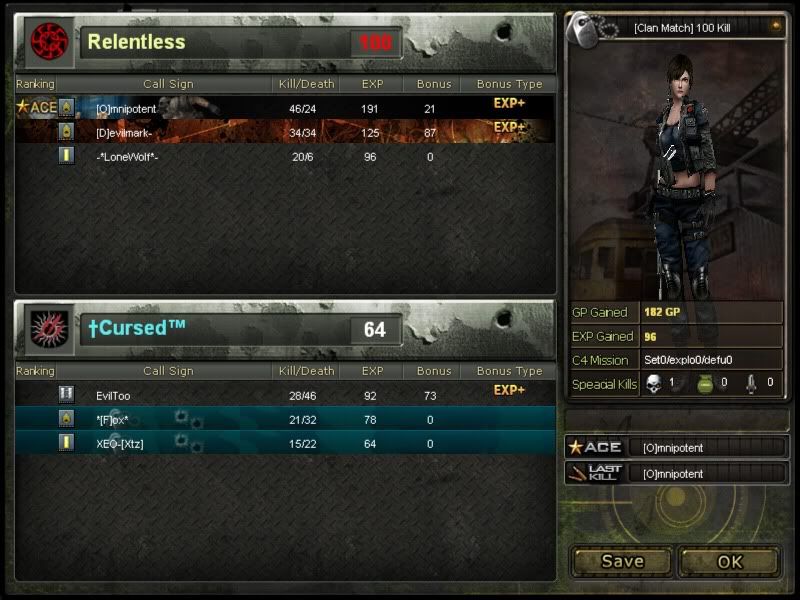Select [D]evilmark- player row
Screen dimensions: 800x600
click(285, 131)
